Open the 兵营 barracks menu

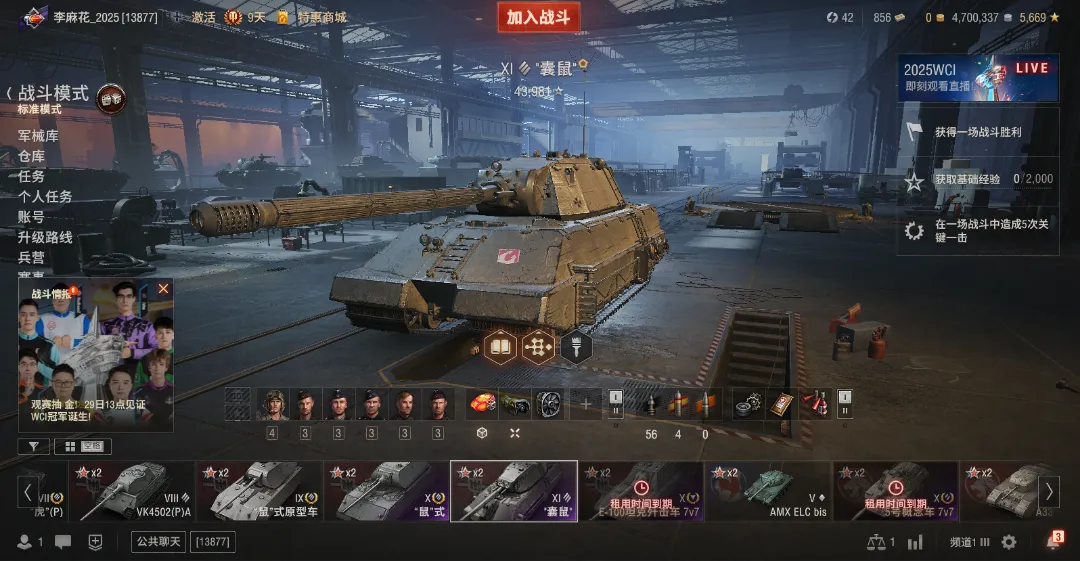[31, 257]
